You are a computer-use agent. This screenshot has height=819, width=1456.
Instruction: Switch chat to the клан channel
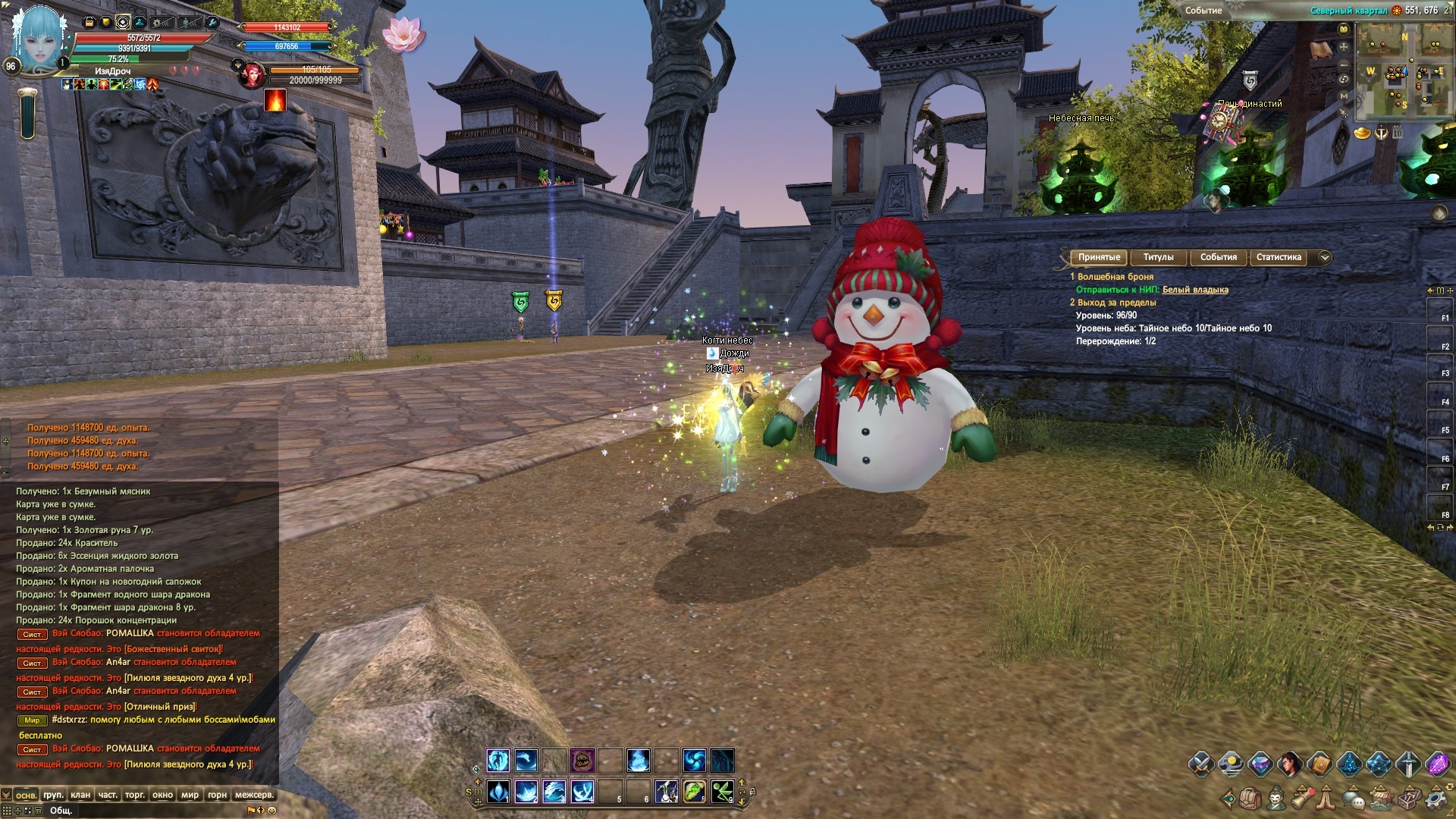(80, 795)
